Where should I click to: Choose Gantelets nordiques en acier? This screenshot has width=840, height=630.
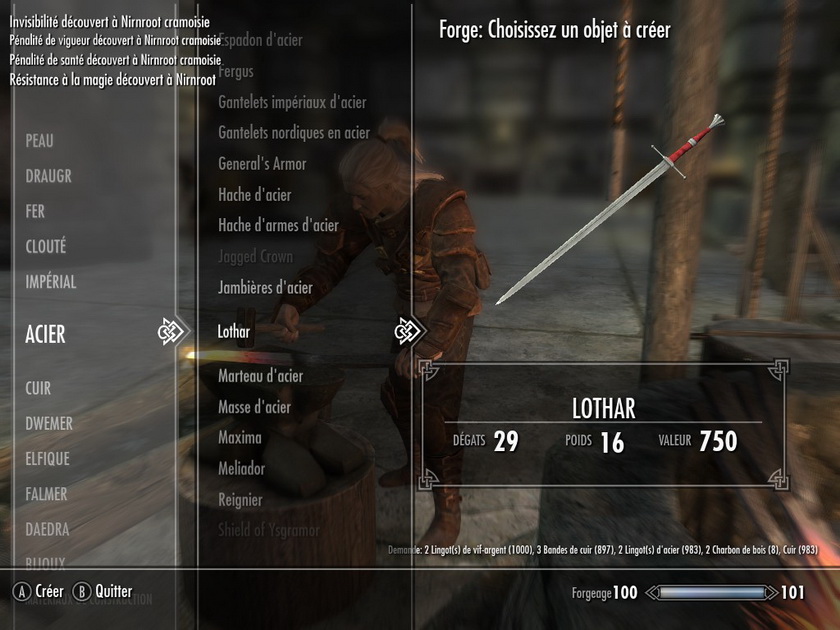point(294,133)
